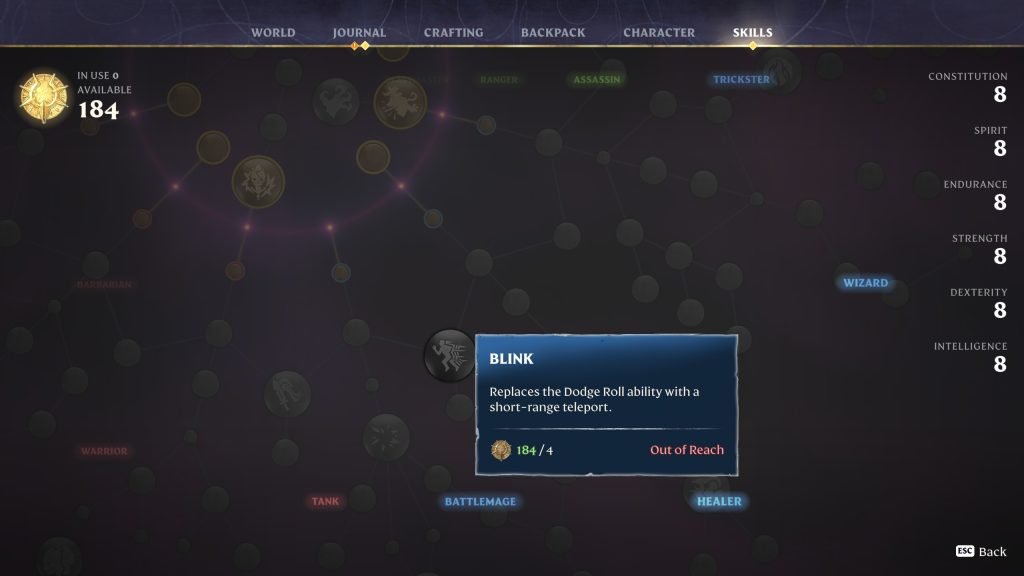Switch to the World tab
The height and width of the screenshot is (576, 1024).
click(x=273, y=33)
